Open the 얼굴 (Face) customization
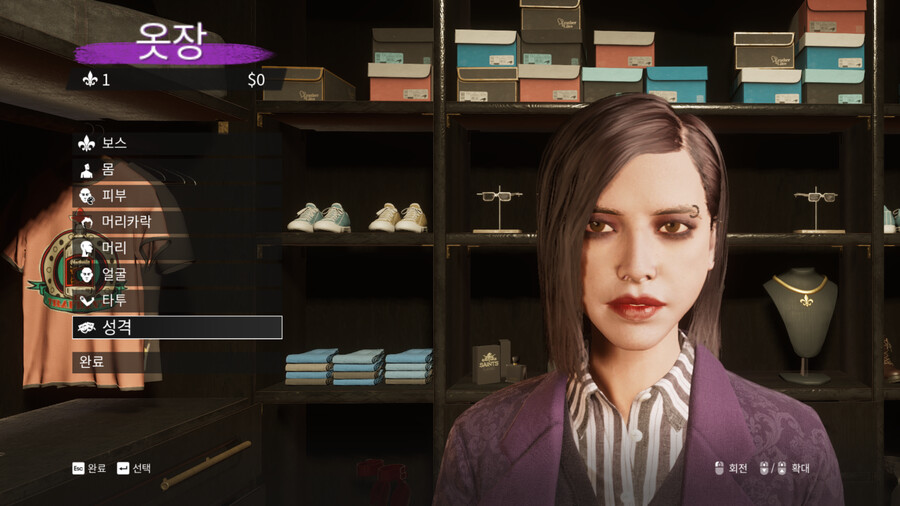 (113, 273)
